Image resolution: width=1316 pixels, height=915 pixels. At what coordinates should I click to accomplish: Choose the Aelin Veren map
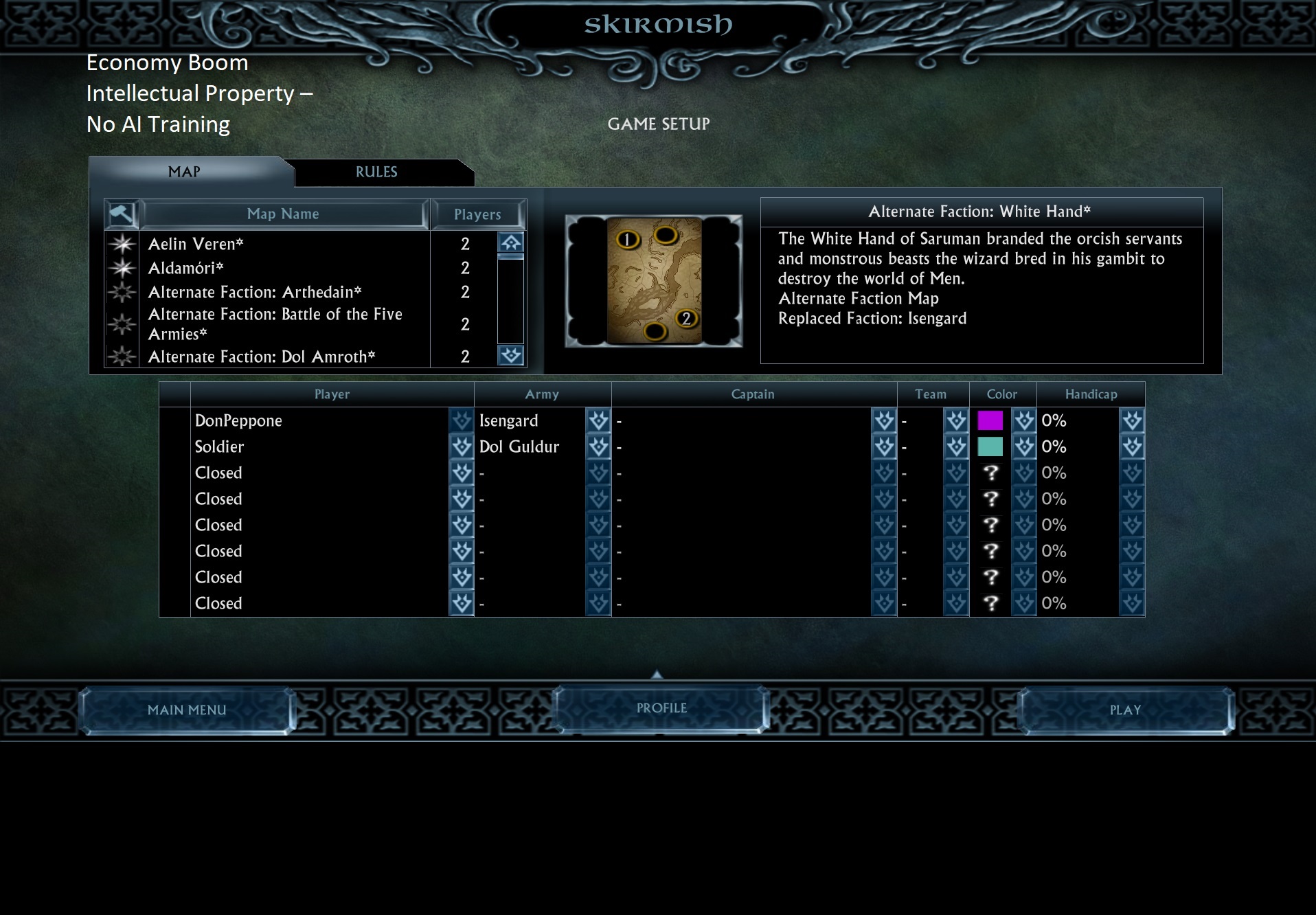point(196,244)
